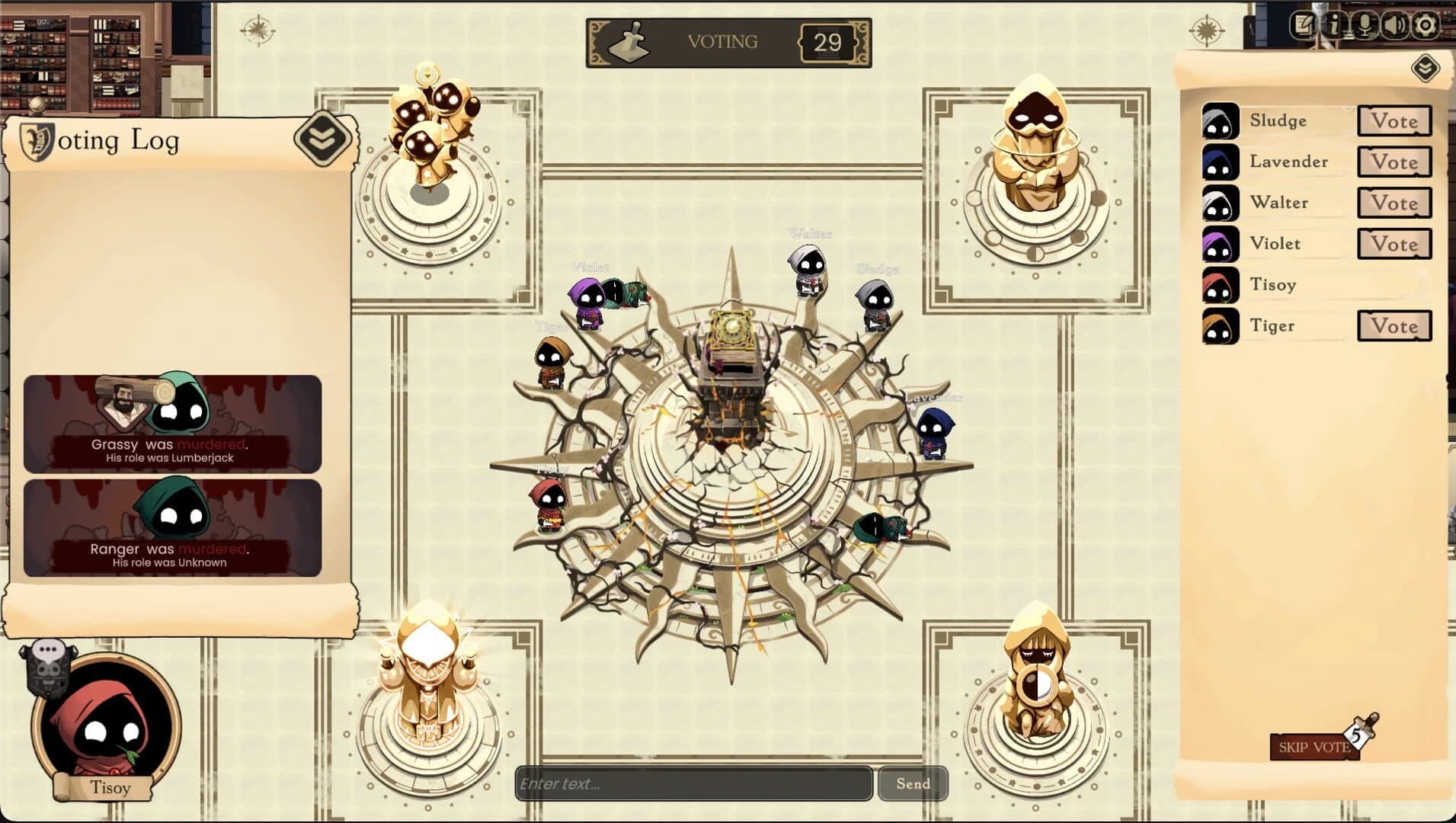
Task: Open the feedback notepad icon
Action: [1304, 24]
